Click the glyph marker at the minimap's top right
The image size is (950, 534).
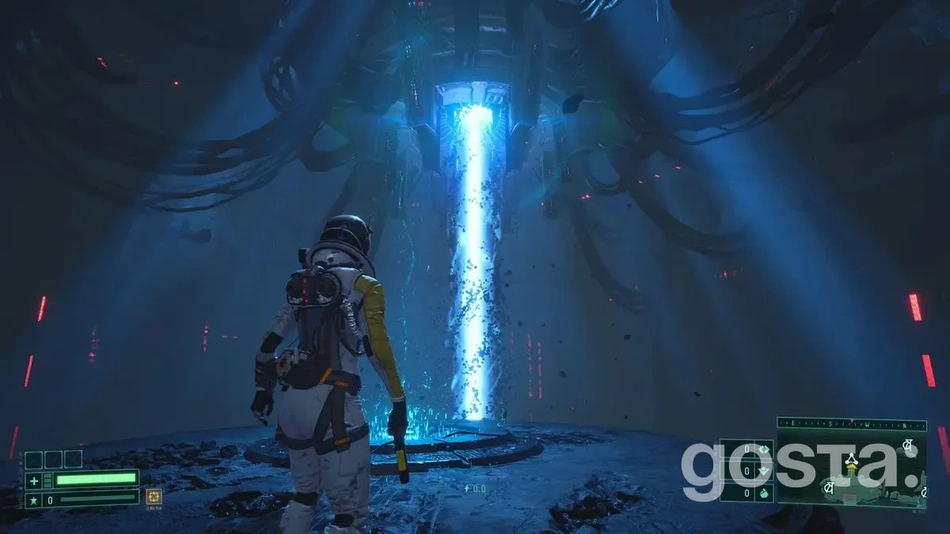tap(907, 444)
